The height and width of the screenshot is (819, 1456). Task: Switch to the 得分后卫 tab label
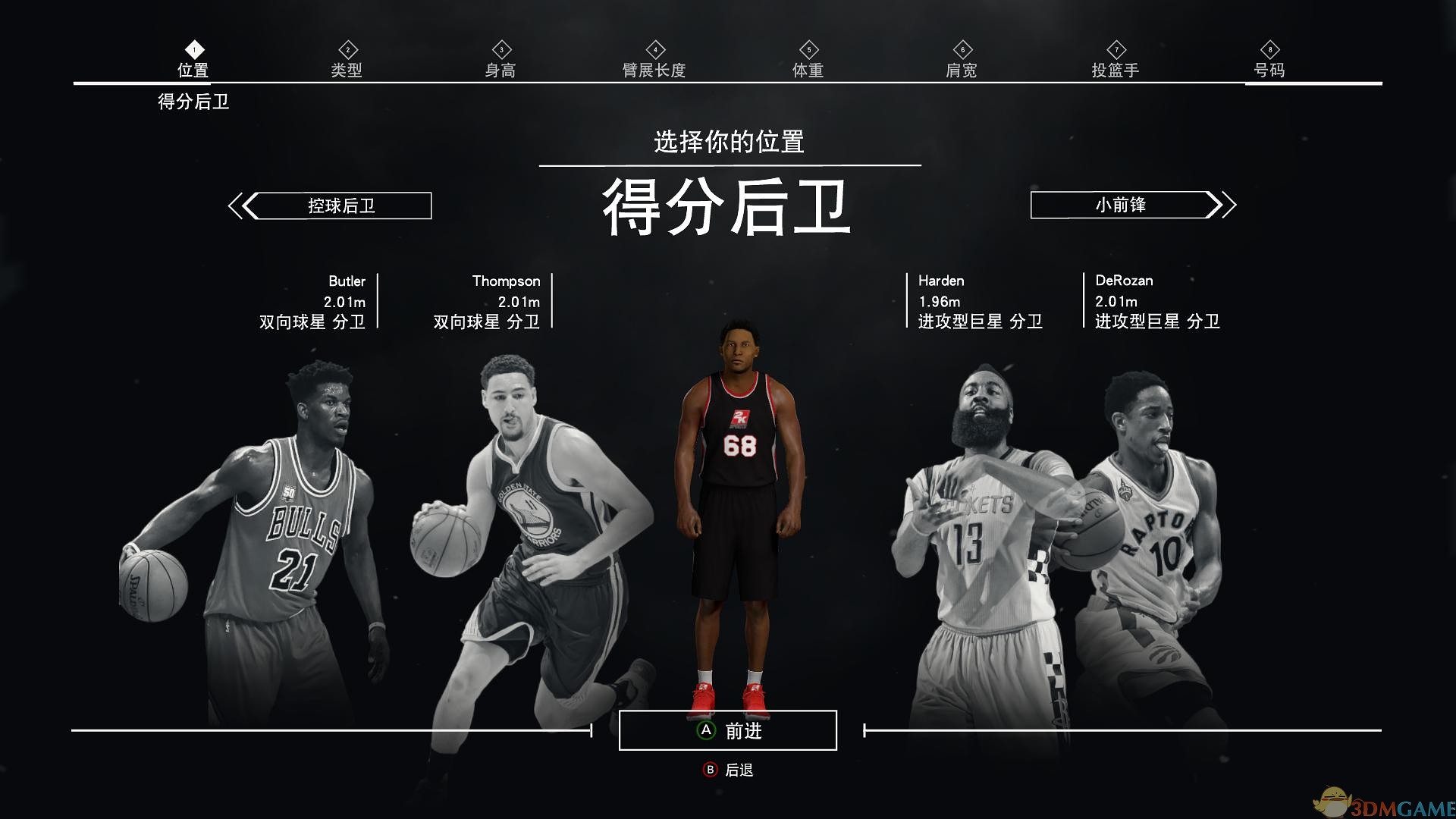193,102
